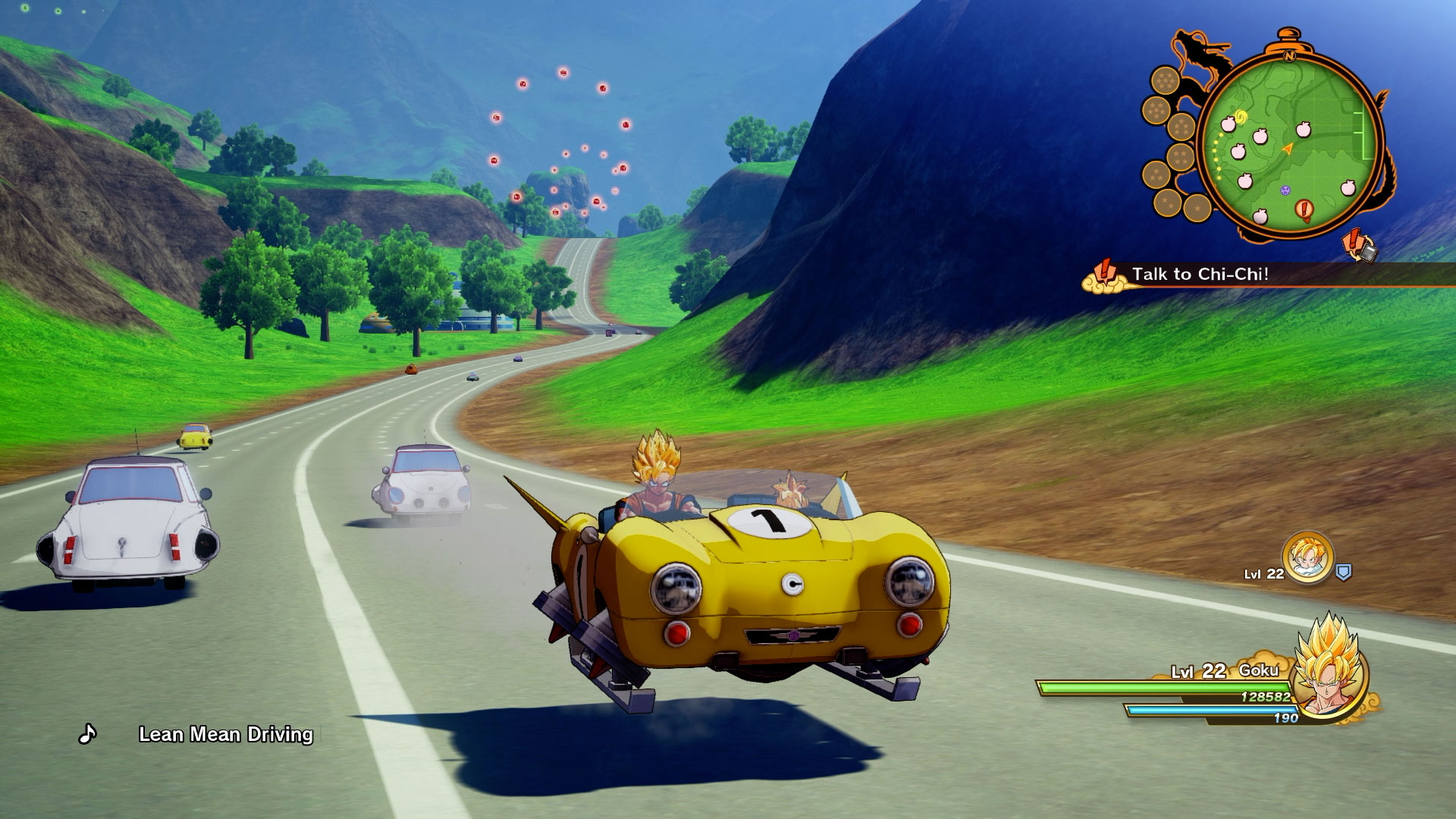
Task: Select the one-star Dragon Ball slot
Action: pyautogui.click(x=1197, y=207)
